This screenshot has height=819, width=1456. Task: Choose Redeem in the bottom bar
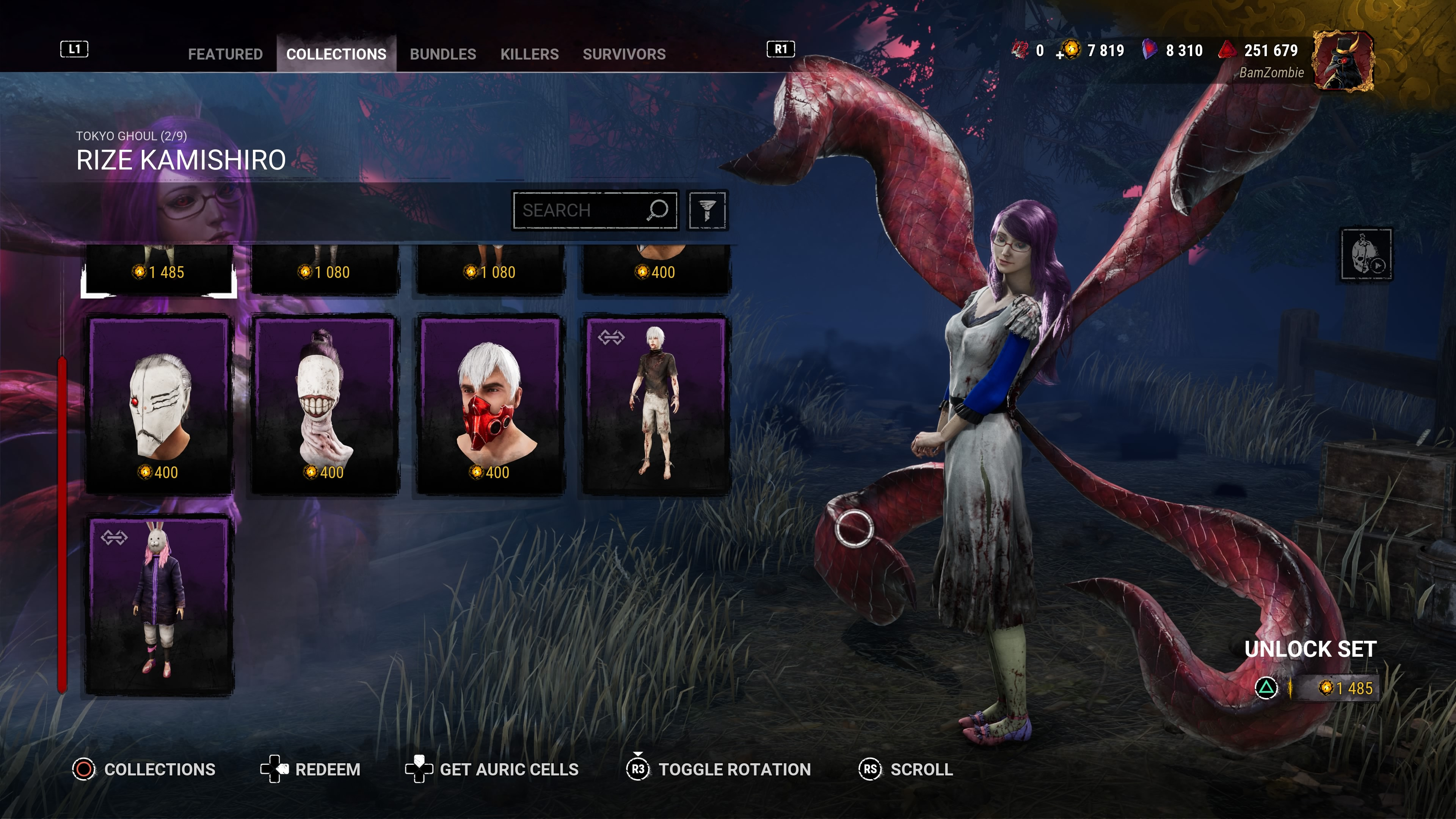click(x=310, y=769)
